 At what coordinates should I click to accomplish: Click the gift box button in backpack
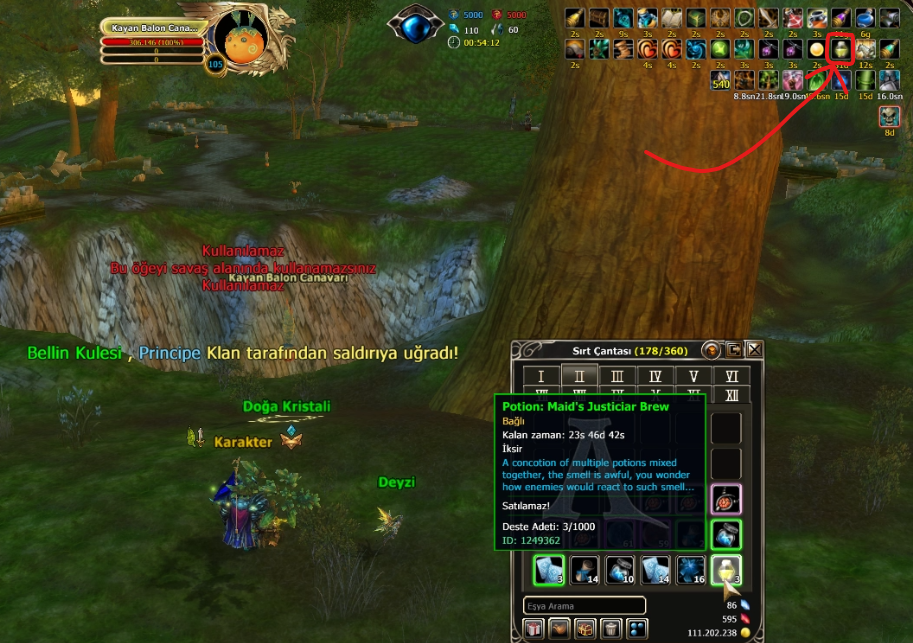point(534,629)
